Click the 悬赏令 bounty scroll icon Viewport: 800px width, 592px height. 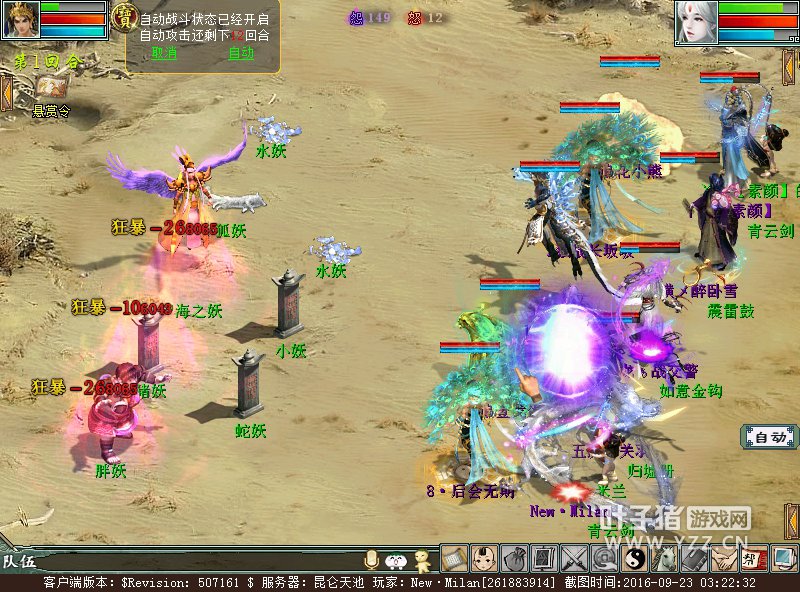(x=51, y=89)
